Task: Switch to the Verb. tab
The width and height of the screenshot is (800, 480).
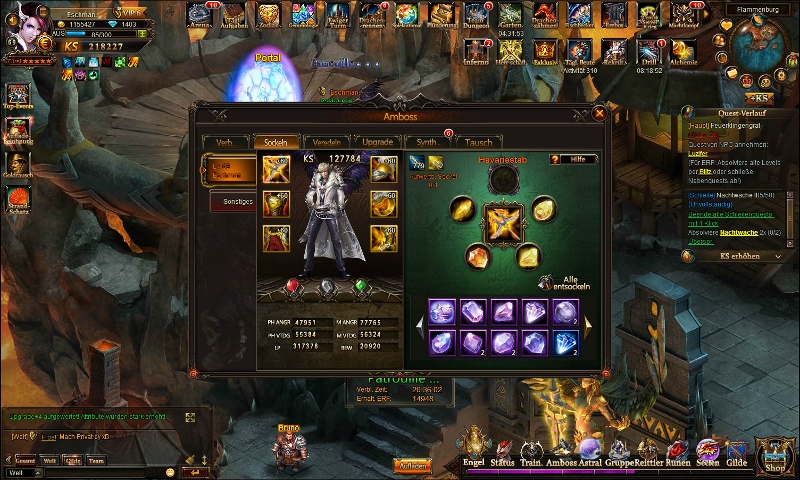Action: coord(224,142)
